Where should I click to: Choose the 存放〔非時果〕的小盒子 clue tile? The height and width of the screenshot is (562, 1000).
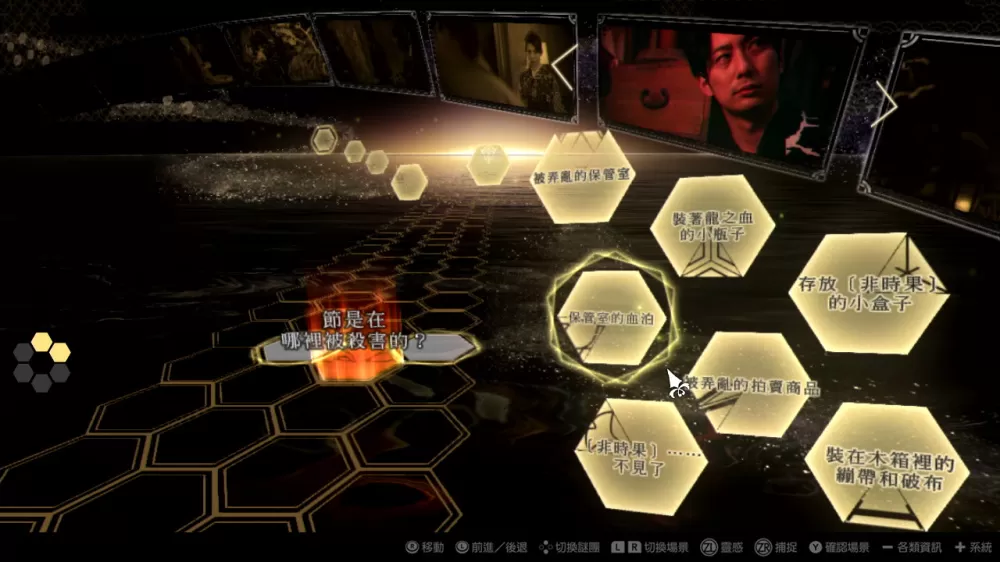pyautogui.click(x=869, y=293)
